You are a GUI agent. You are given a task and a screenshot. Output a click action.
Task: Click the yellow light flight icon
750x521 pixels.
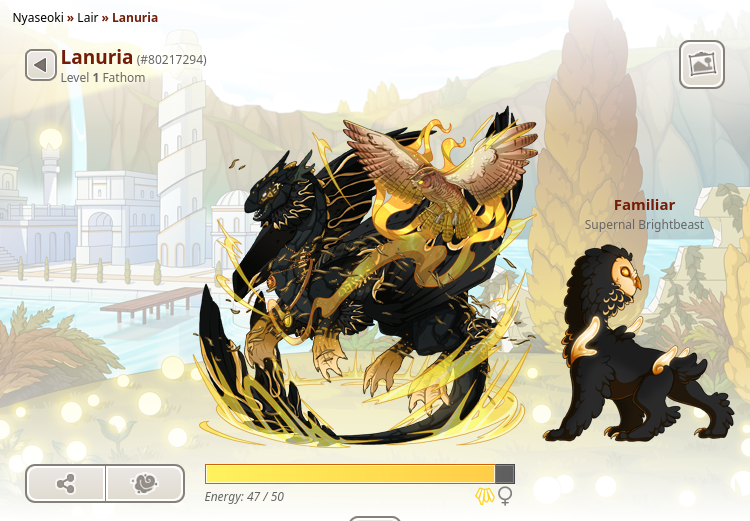(x=485, y=496)
